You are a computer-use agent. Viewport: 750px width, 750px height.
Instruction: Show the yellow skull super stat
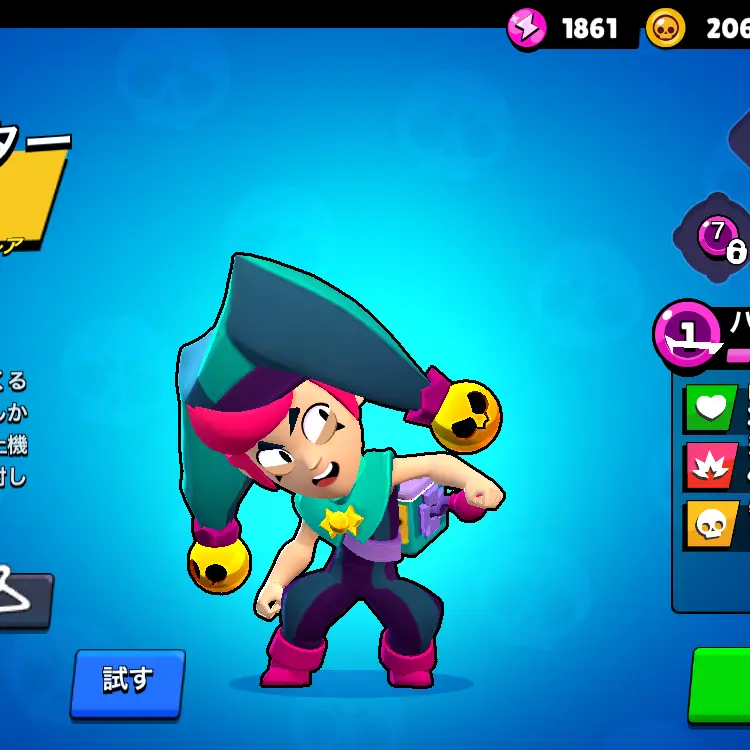tap(709, 524)
